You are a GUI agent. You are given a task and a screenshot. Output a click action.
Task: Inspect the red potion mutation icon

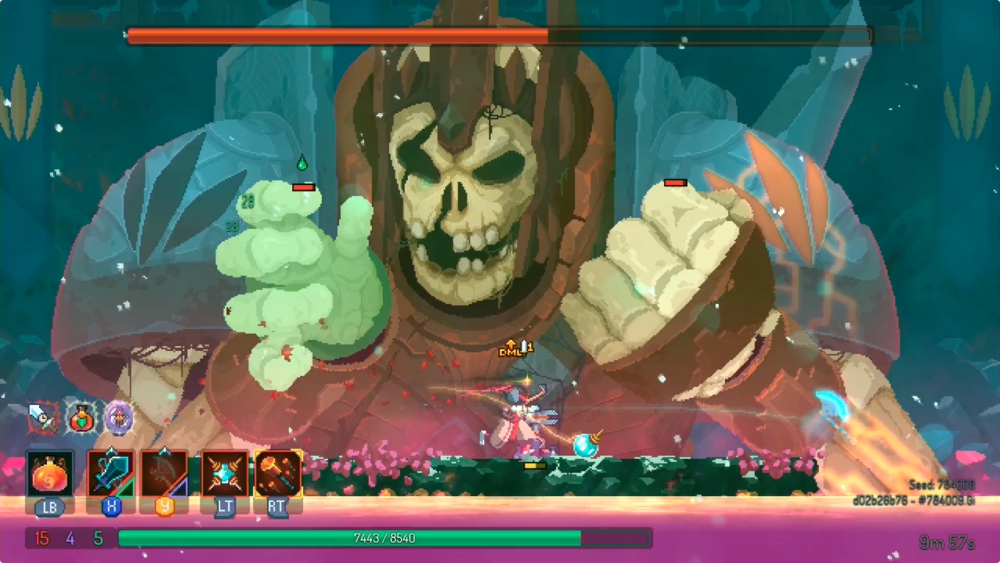(81, 417)
